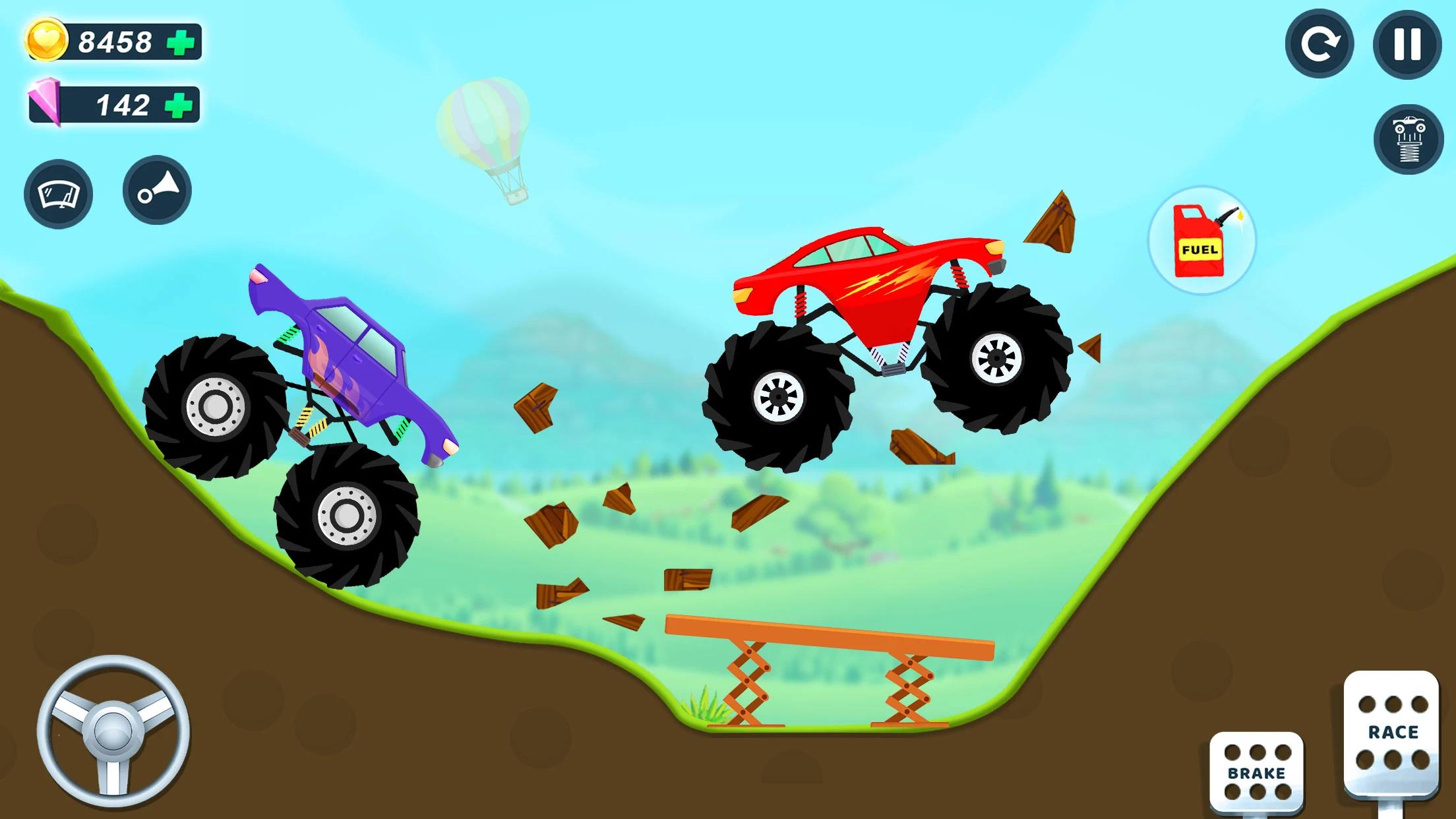Tap the gem count of 142
The width and height of the screenshot is (1456, 819).
point(122,104)
